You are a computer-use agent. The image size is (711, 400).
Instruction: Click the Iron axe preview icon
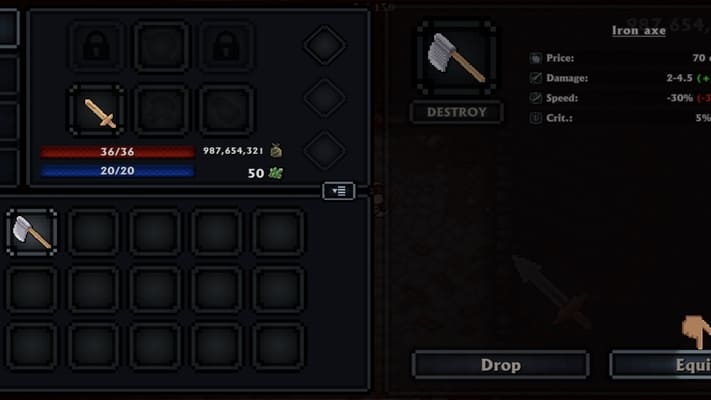(456, 59)
